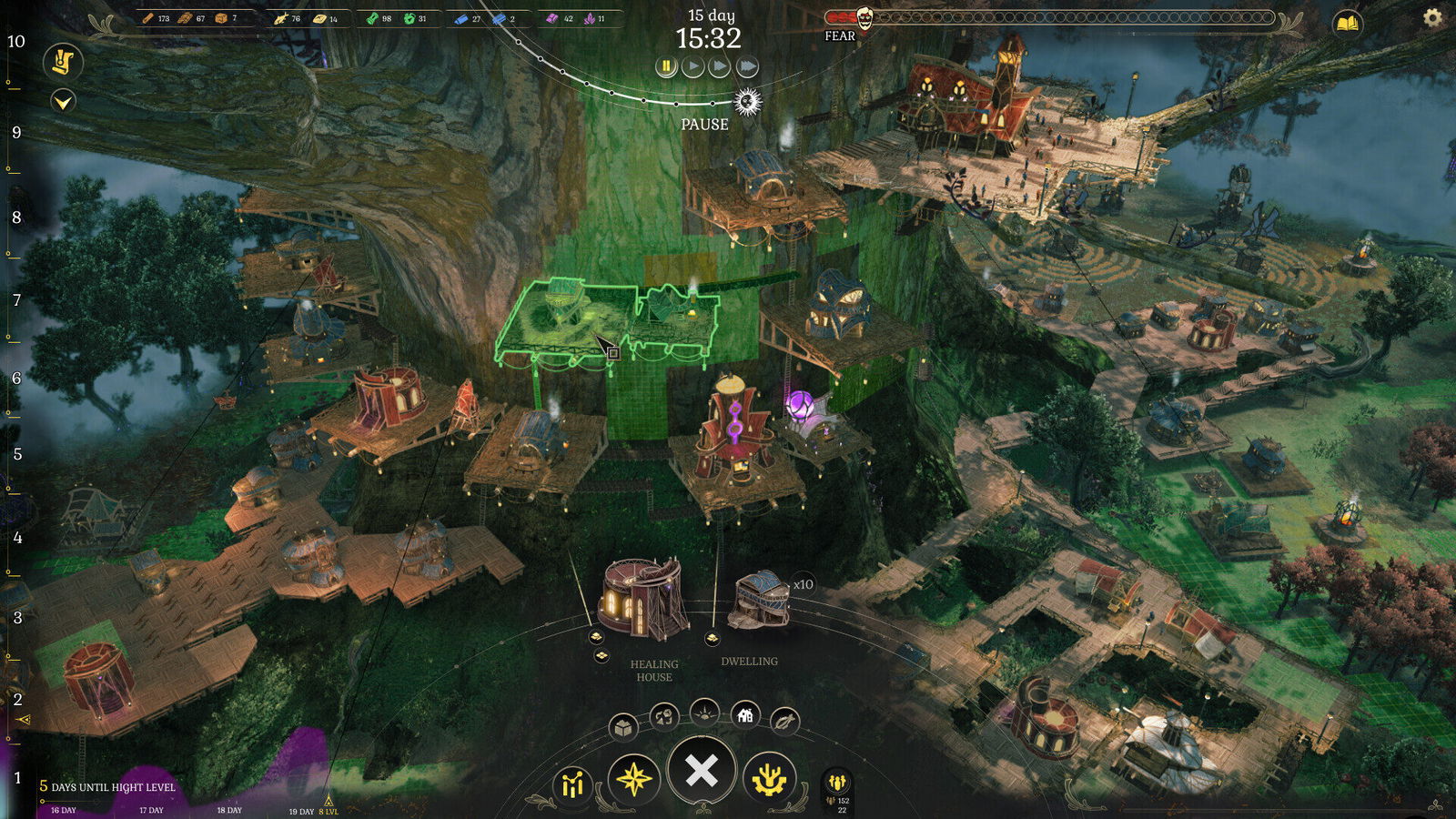This screenshot has height=819, width=1456.
Task: Expand the downward chevron button
Action: point(63,101)
